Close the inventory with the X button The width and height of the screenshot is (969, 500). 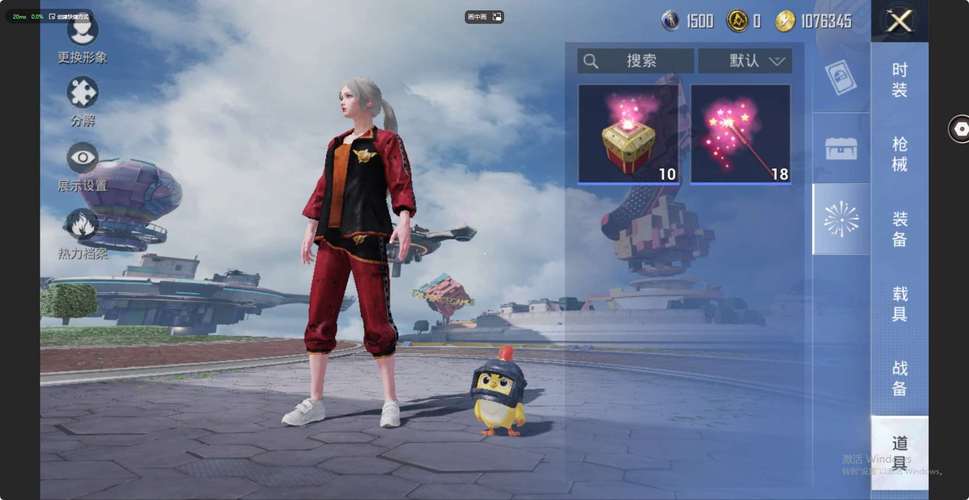click(x=899, y=21)
